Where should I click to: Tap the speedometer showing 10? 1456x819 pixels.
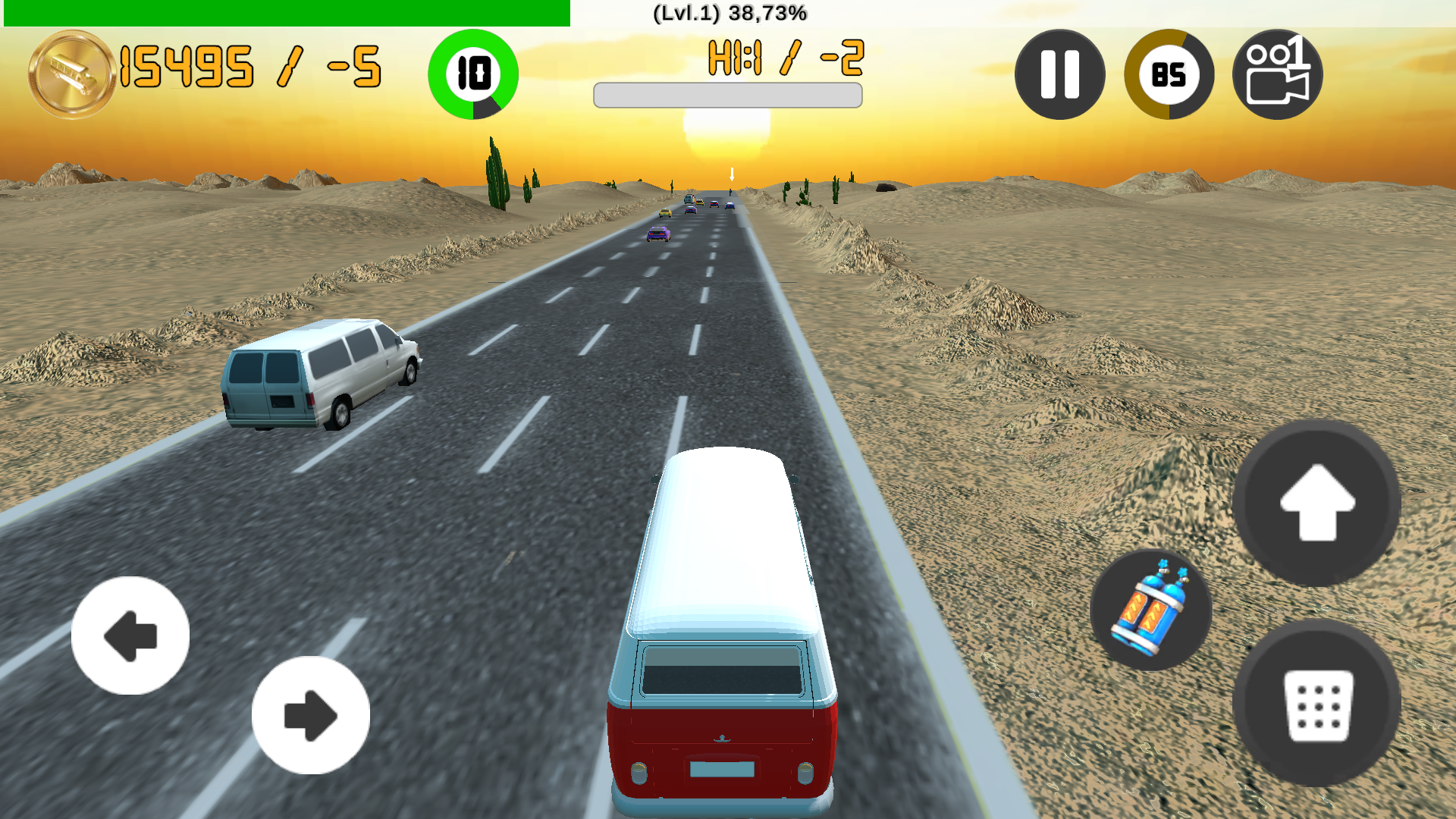473,74
